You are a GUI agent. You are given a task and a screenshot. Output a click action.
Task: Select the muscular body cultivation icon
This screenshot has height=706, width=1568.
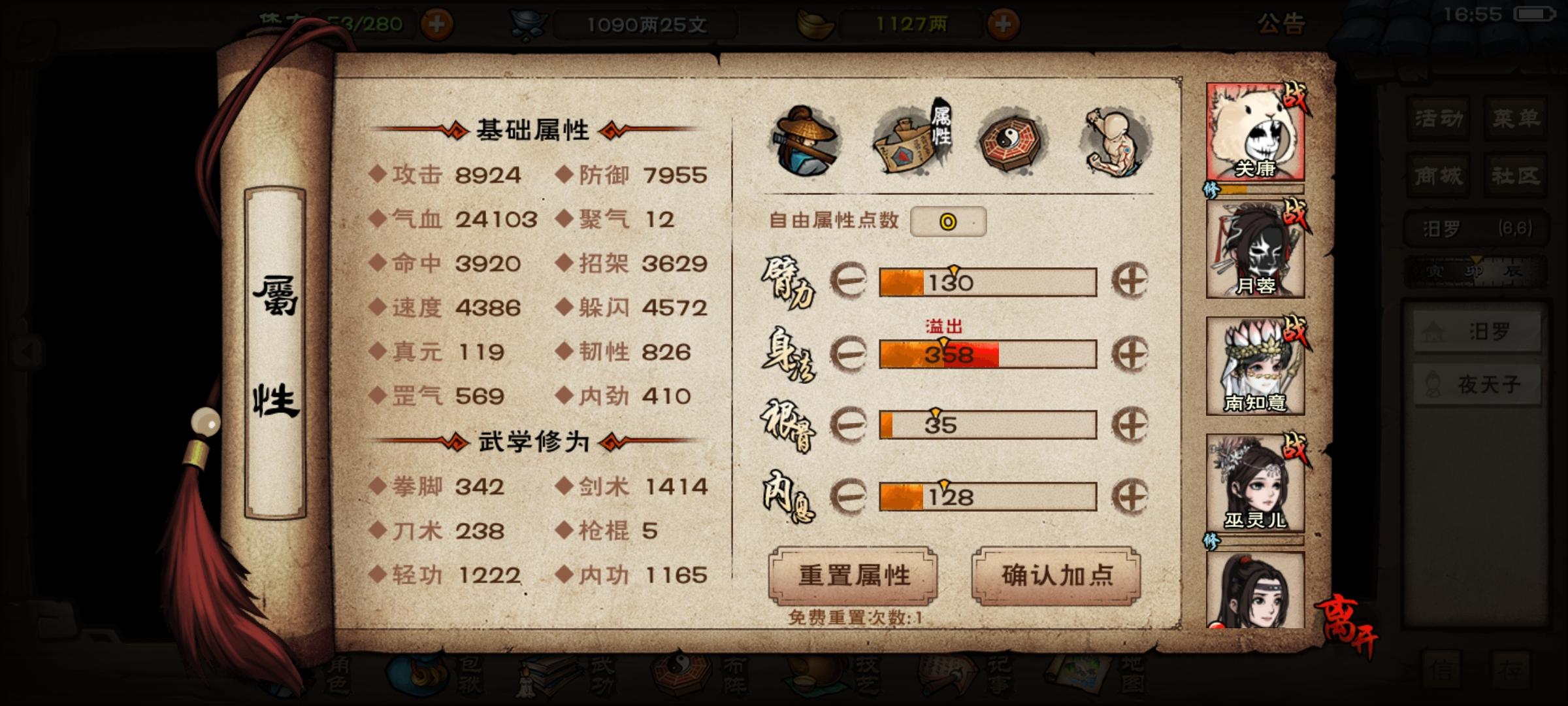[x=1115, y=137]
